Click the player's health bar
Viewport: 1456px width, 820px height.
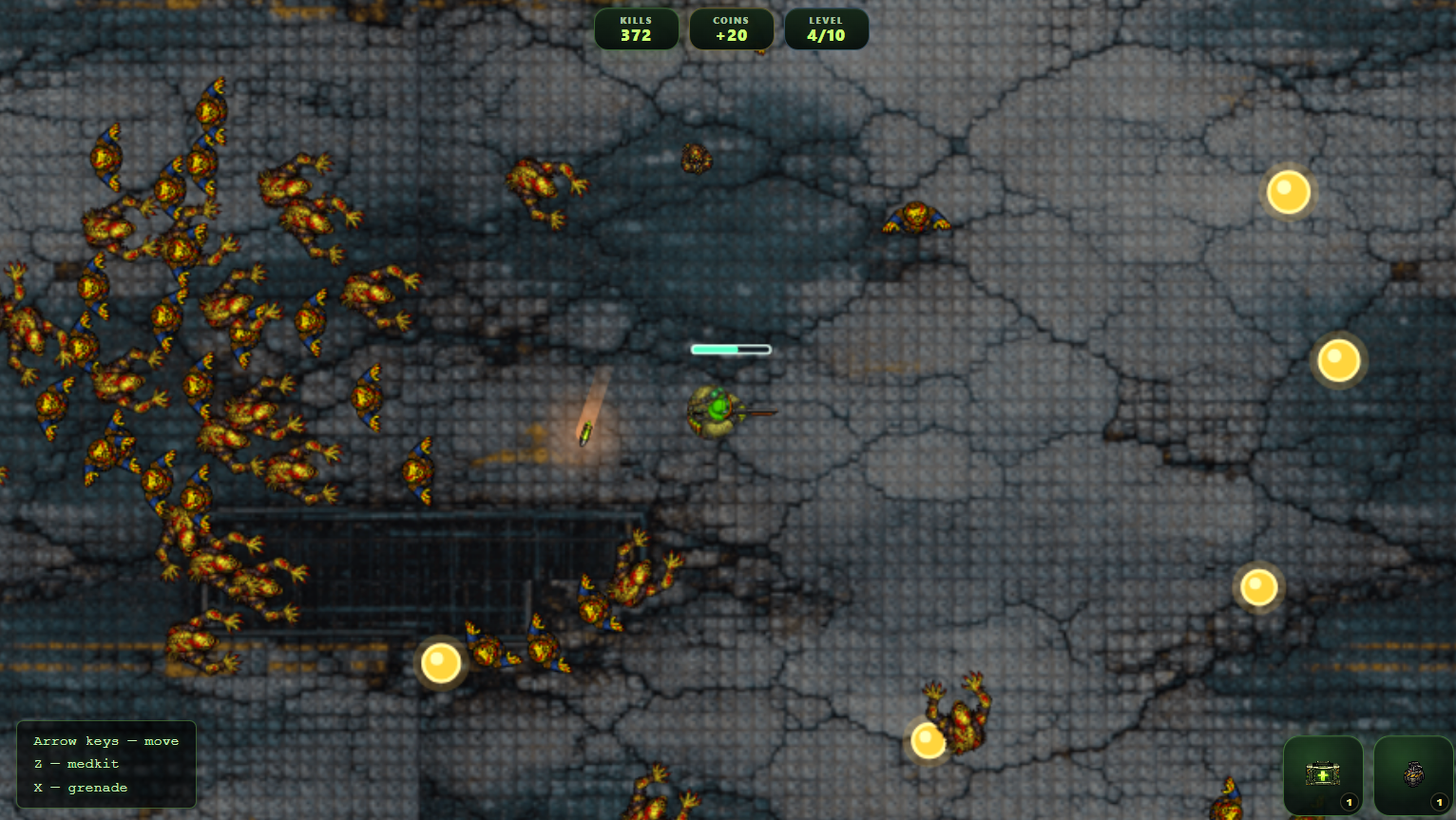(731, 349)
